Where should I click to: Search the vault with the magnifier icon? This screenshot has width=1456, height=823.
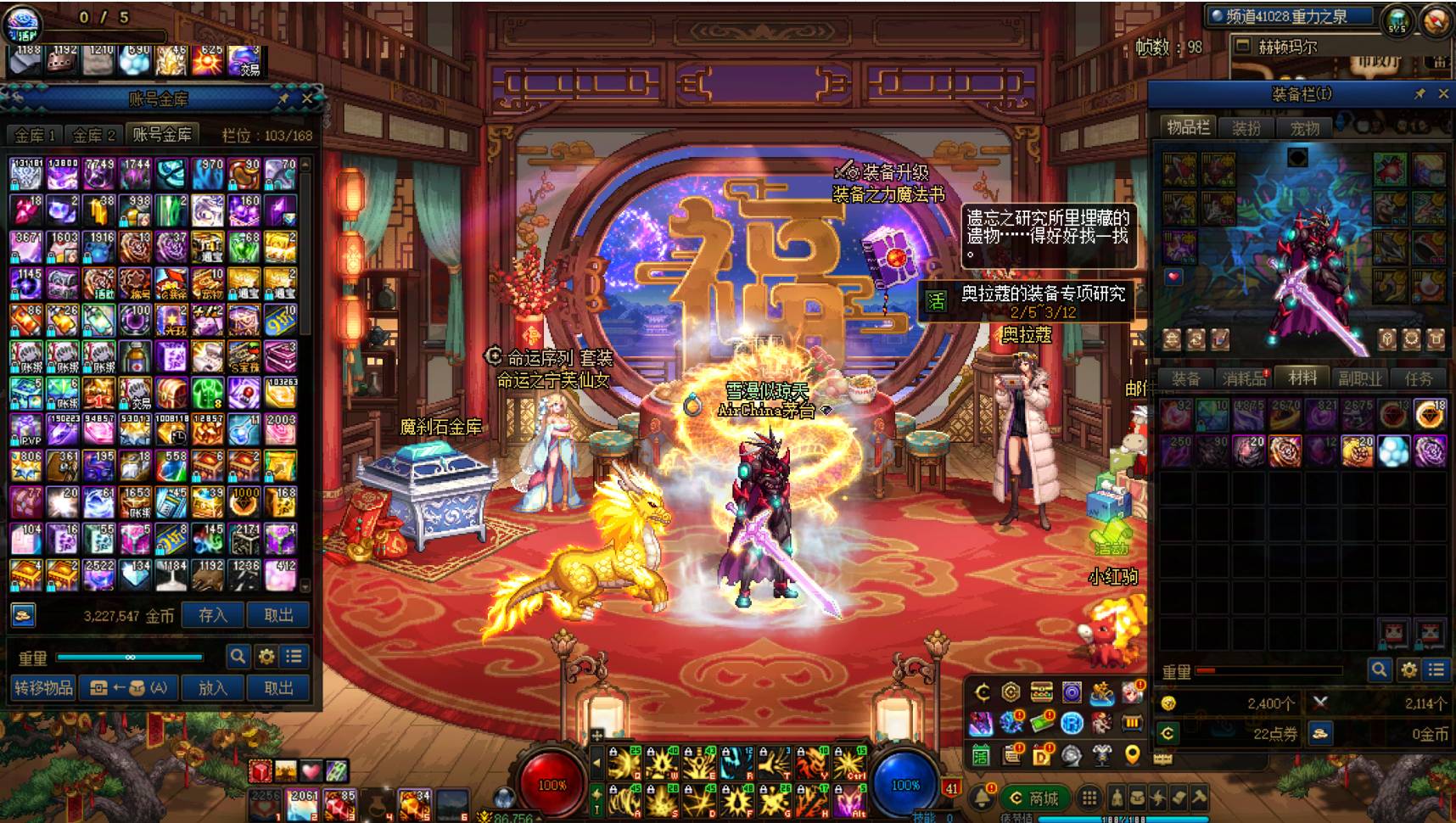click(x=238, y=656)
